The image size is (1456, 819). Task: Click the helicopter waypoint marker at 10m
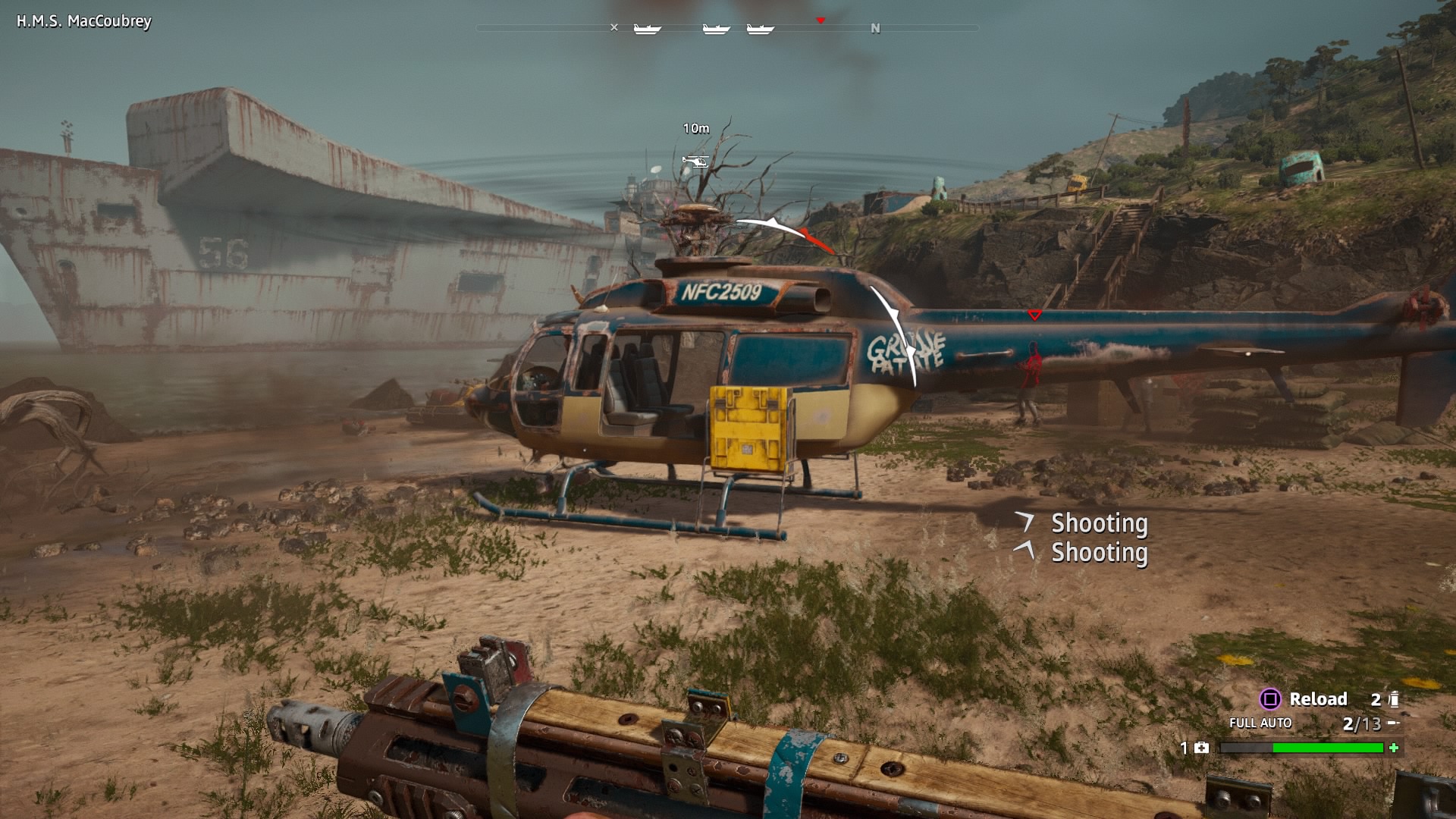pyautogui.click(x=695, y=160)
